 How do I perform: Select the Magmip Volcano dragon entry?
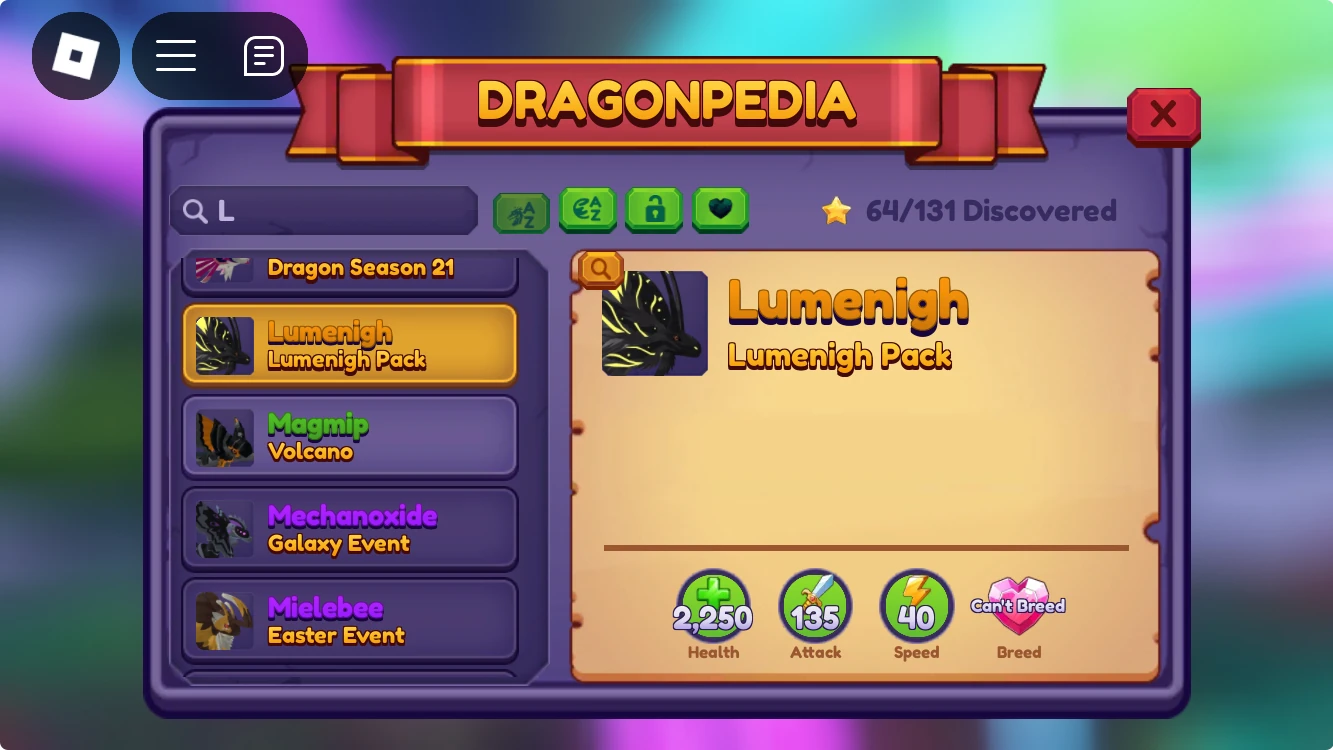349,436
